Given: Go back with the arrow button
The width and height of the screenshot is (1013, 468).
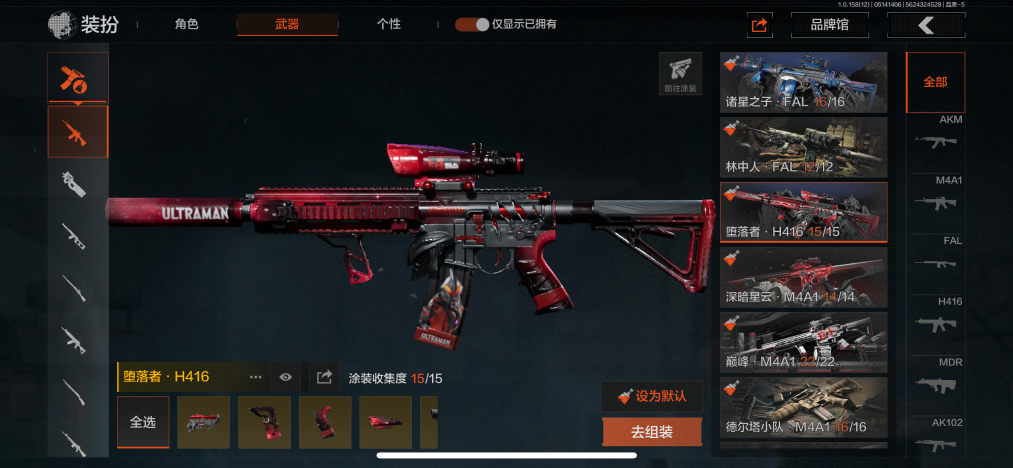Looking at the screenshot, I should coord(927,25).
